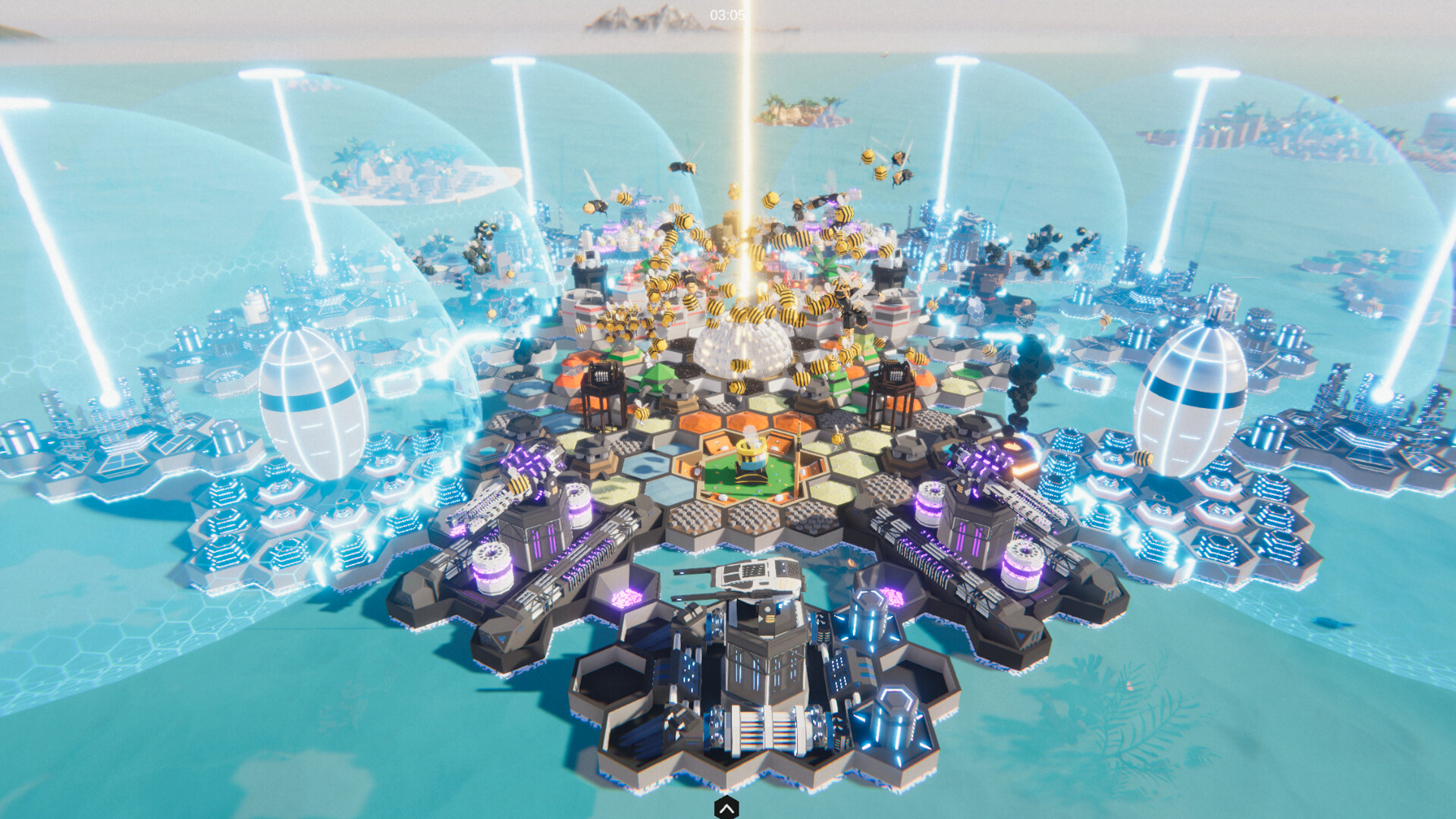Expand the bottom hexagonal chevron menu
The image size is (1456, 819).
tap(727, 809)
